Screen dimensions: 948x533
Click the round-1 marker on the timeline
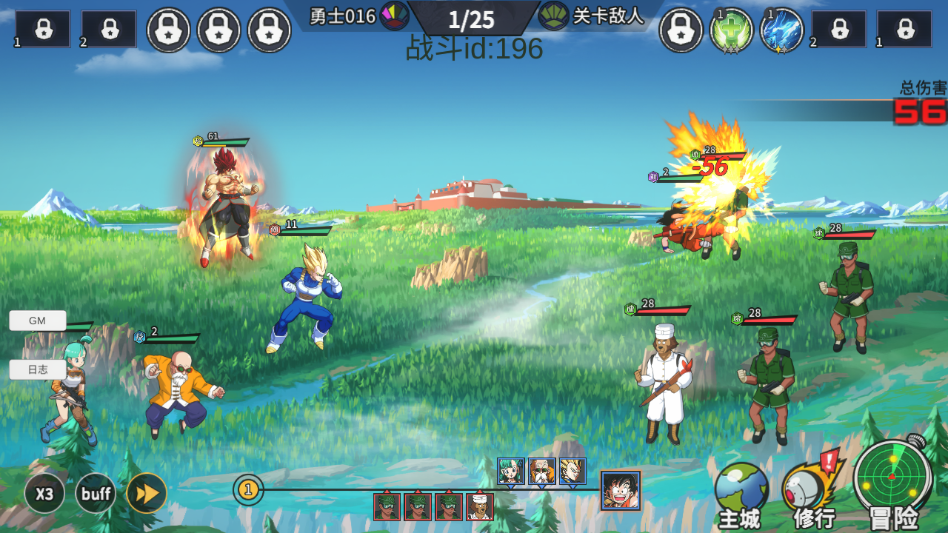tap(248, 490)
